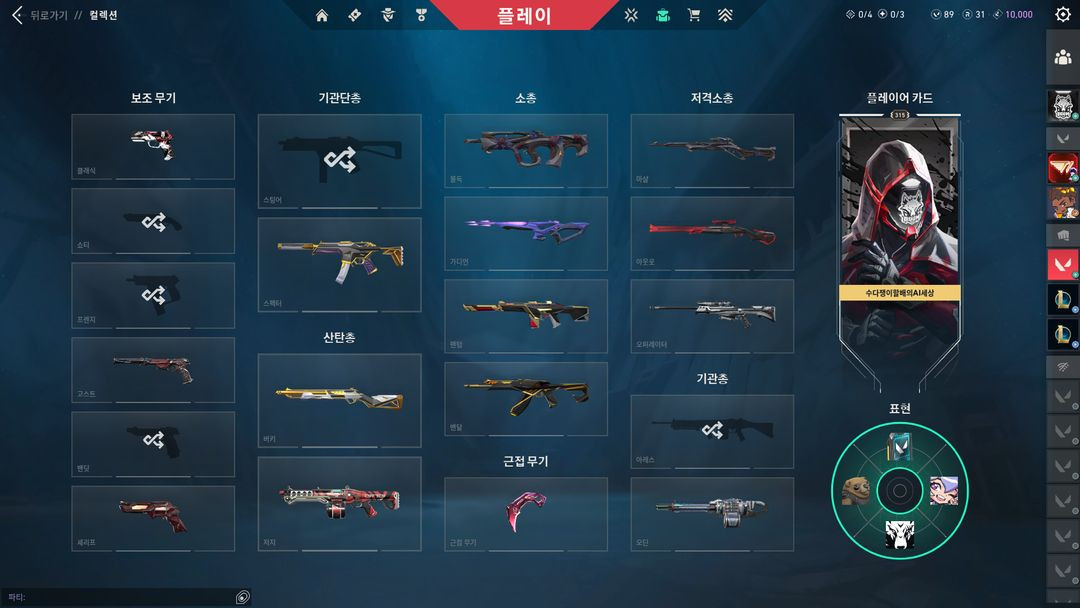Screen dimensions: 1080x608
Task: Choose the 저지 shotgun slot
Action: tap(339, 502)
